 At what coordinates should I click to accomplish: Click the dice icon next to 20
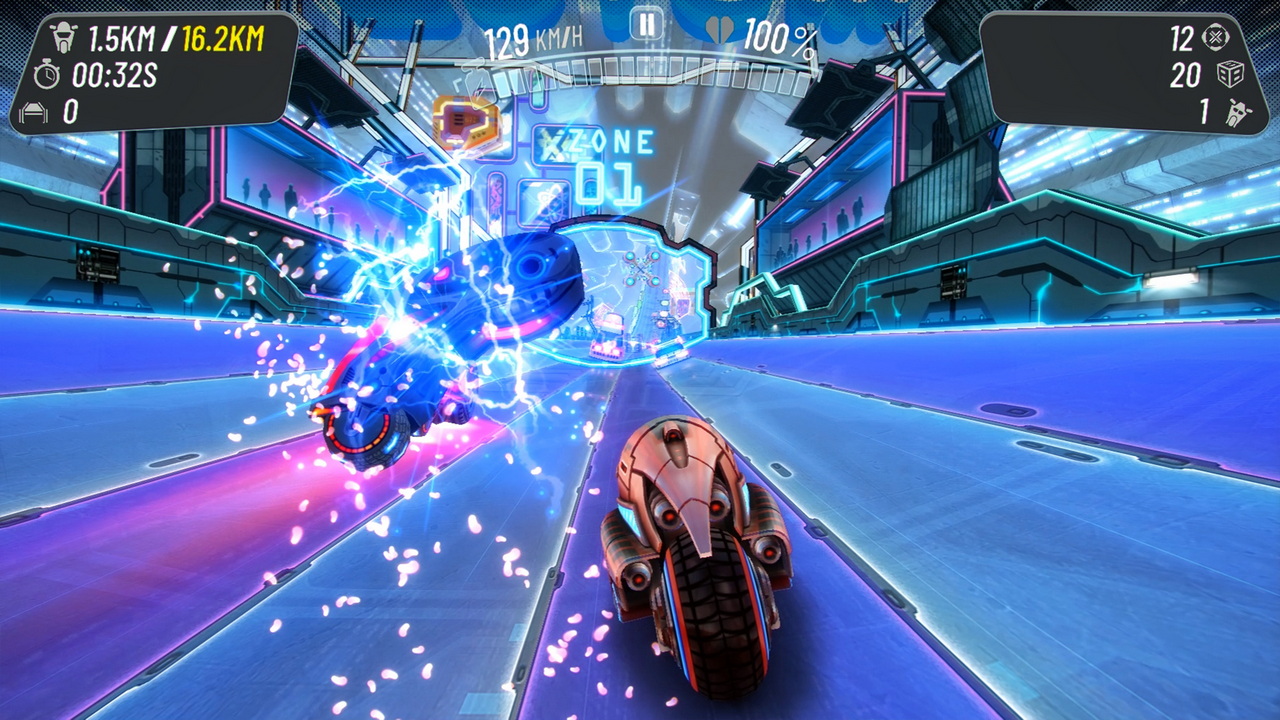[x=1228, y=72]
